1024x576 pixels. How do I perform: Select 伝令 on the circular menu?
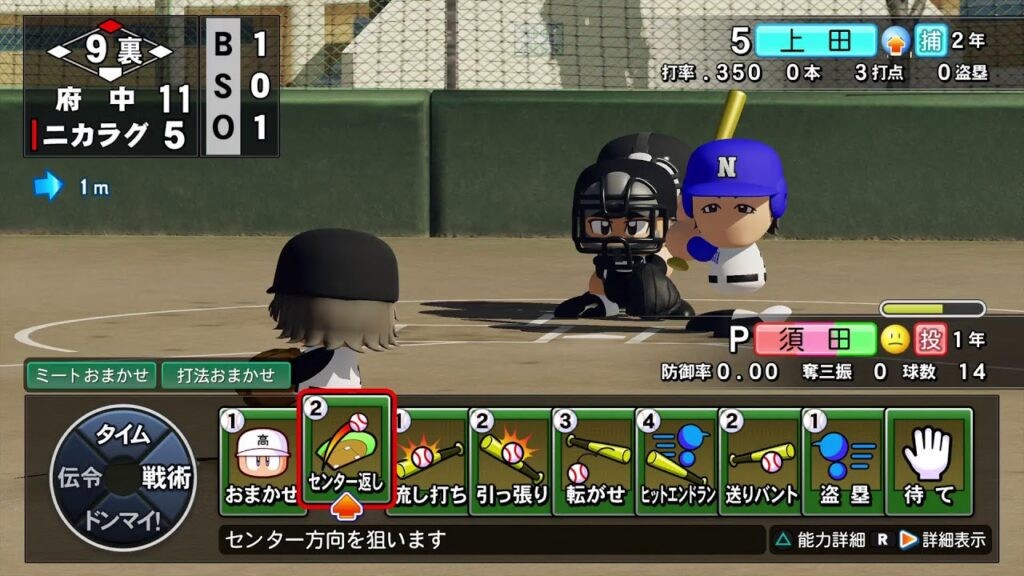79,478
